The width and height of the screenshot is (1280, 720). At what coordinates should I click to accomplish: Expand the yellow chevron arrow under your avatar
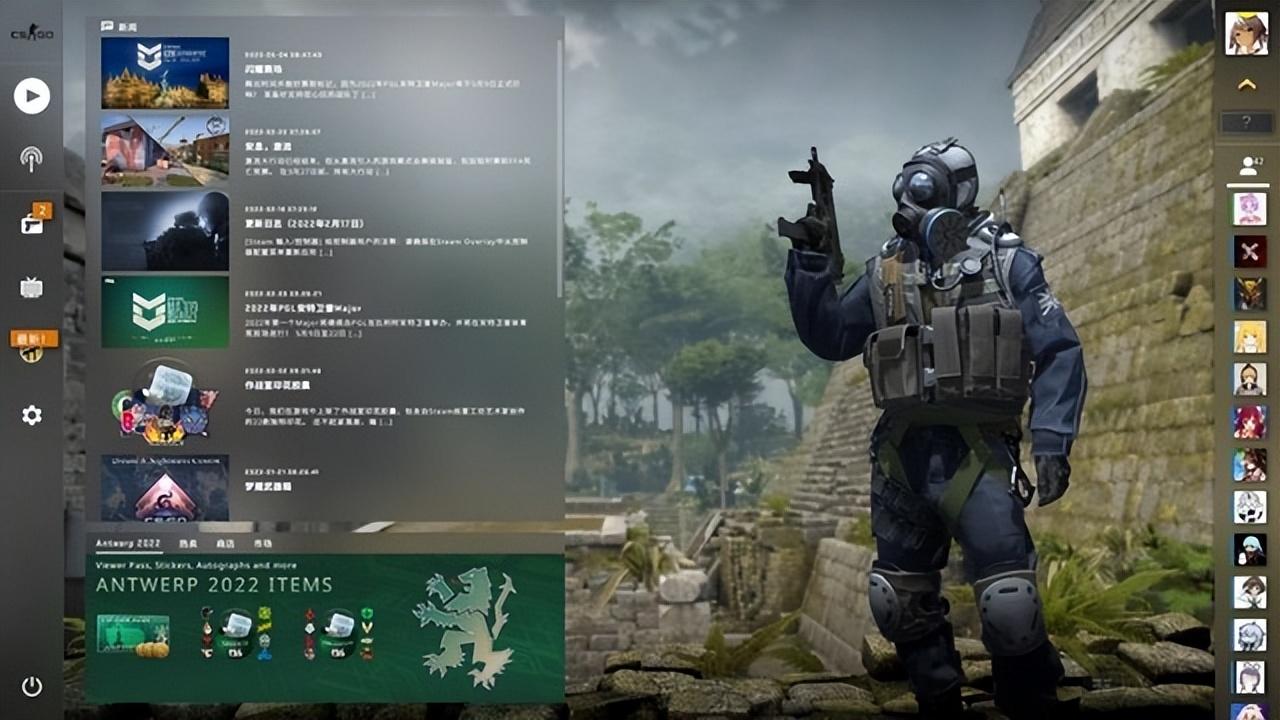pyautogui.click(x=1246, y=85)
